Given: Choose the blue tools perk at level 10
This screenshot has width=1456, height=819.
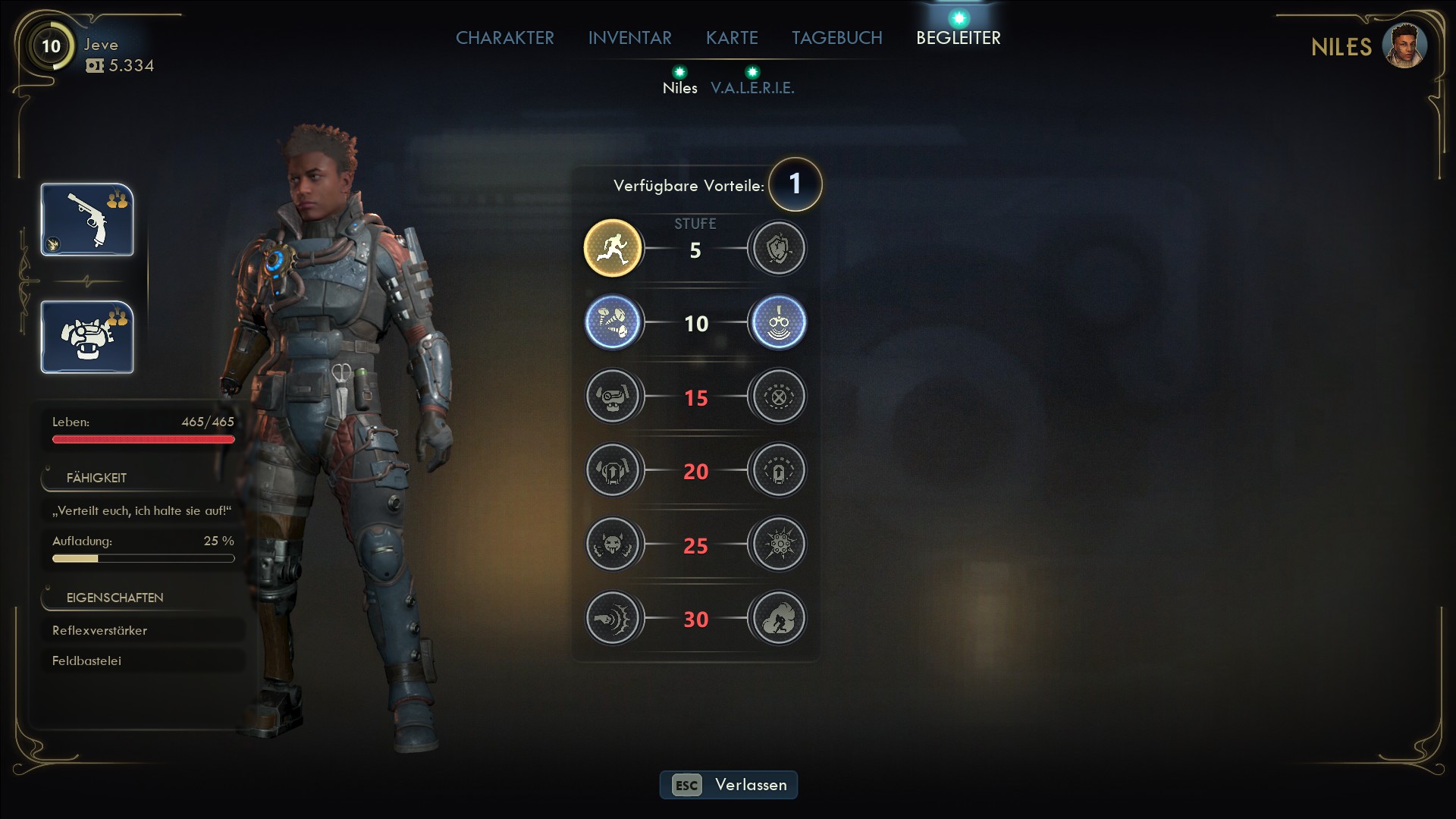Looking at the screenshot, I should point(613,322).
